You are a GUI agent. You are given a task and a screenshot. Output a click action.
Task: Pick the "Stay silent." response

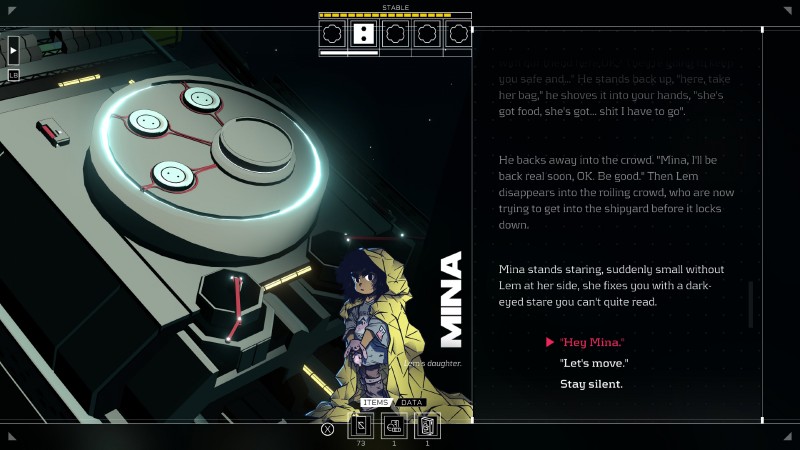[x=591, y=384]
